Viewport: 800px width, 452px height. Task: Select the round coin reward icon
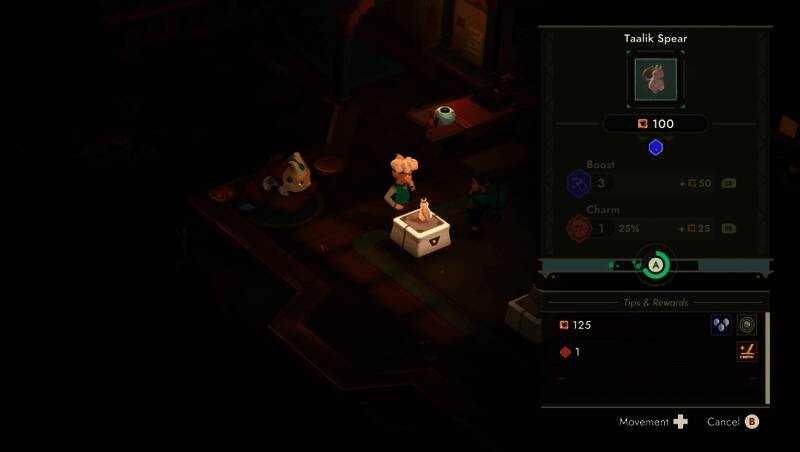pyautogui.click(x=747, y=325)
